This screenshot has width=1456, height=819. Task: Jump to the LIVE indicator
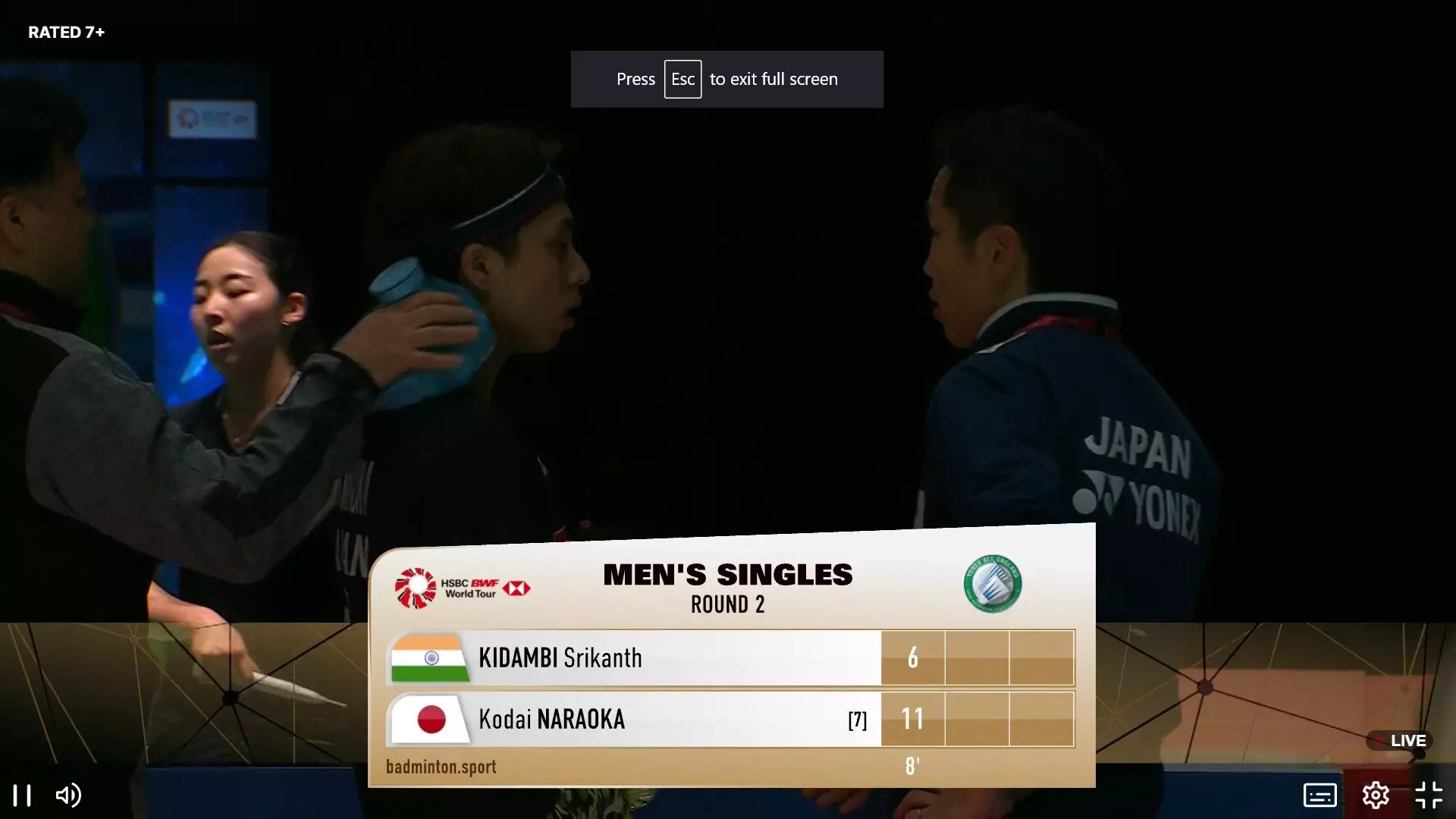point(1400,741)
